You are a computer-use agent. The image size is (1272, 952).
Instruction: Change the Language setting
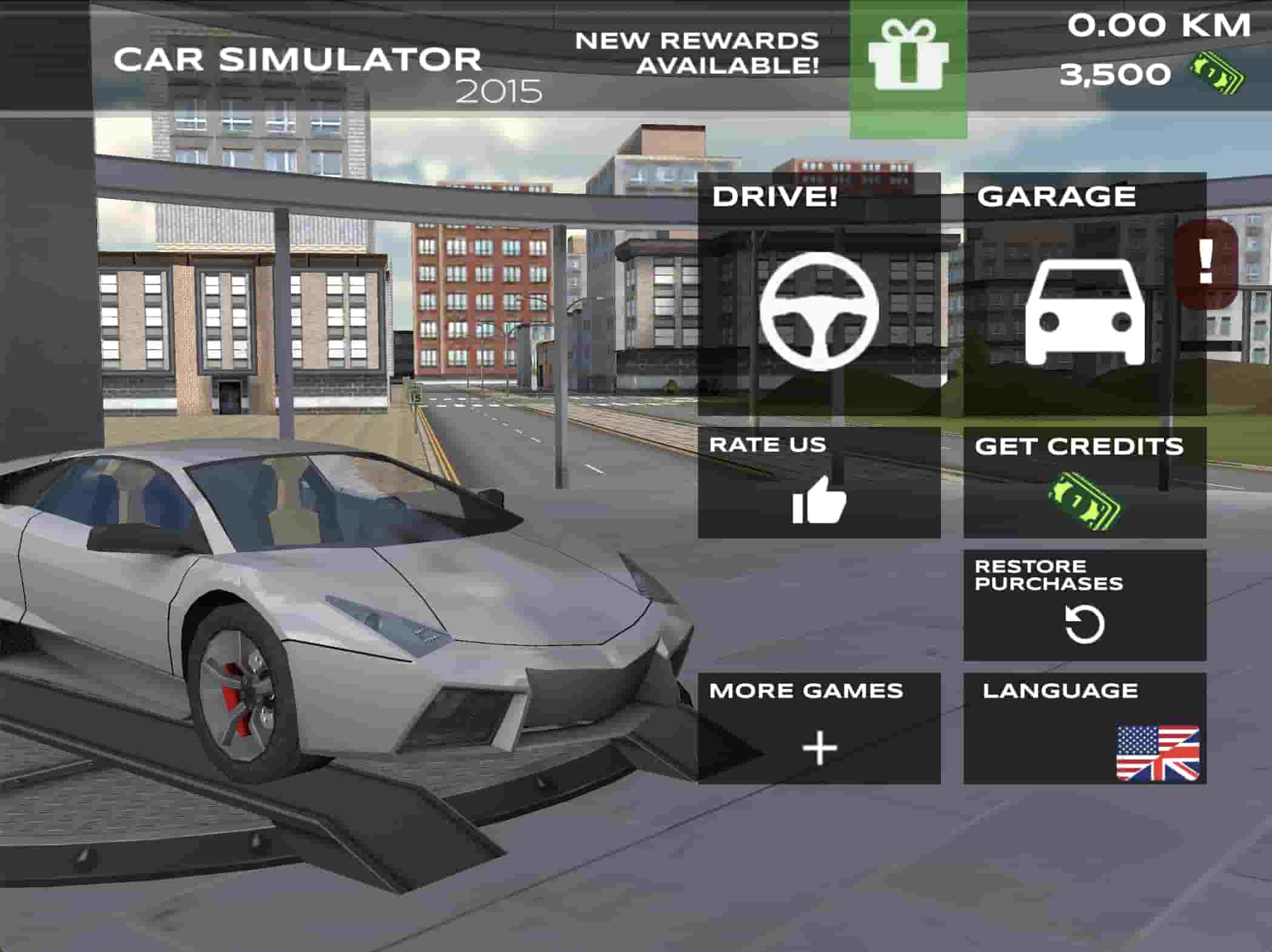pyautogui.click(x=1084, y=728)
